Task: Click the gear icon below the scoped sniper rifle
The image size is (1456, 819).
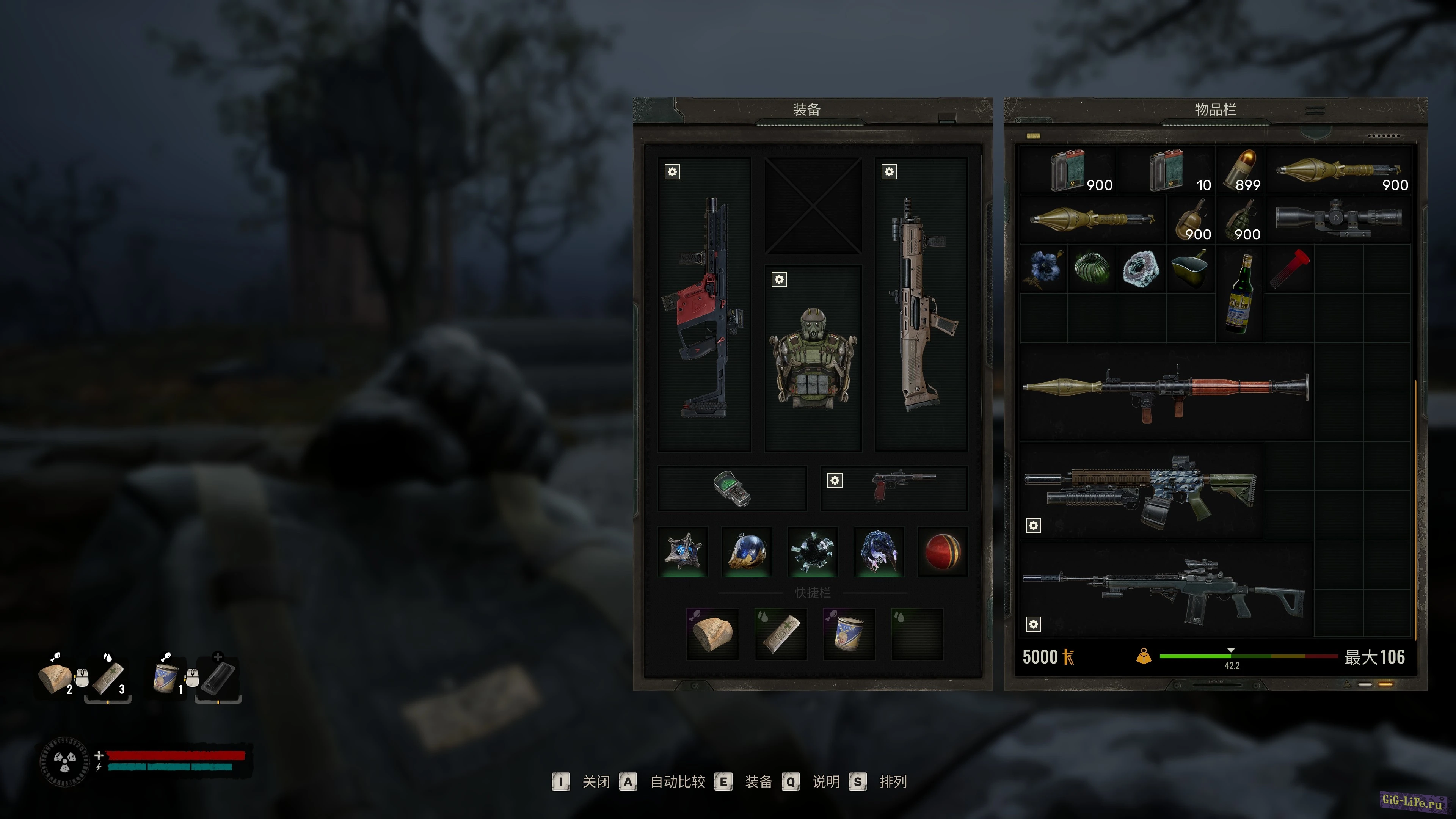Action: point(1034,623)
